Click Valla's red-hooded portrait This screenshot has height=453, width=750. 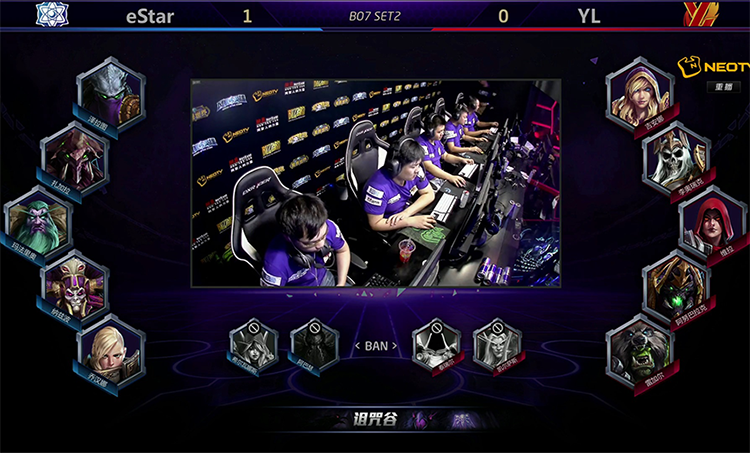[x=712, y=220]
